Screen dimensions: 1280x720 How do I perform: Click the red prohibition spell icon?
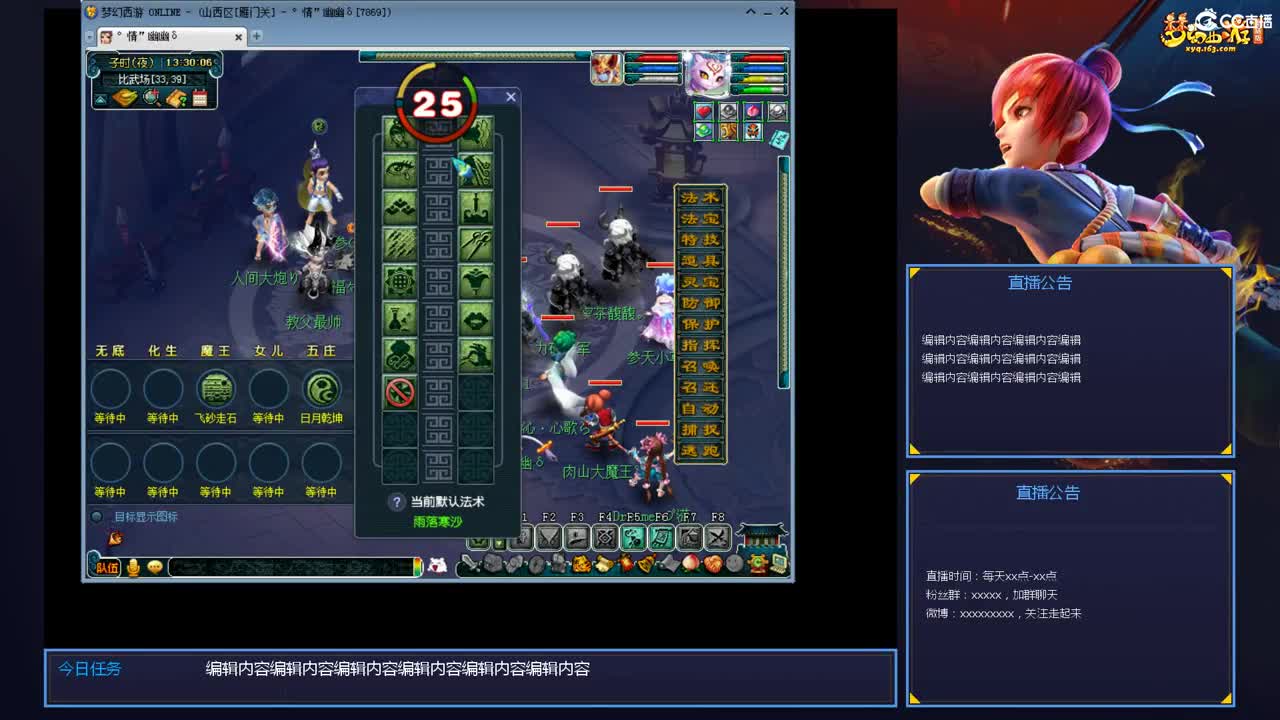(x=398, y=388)
